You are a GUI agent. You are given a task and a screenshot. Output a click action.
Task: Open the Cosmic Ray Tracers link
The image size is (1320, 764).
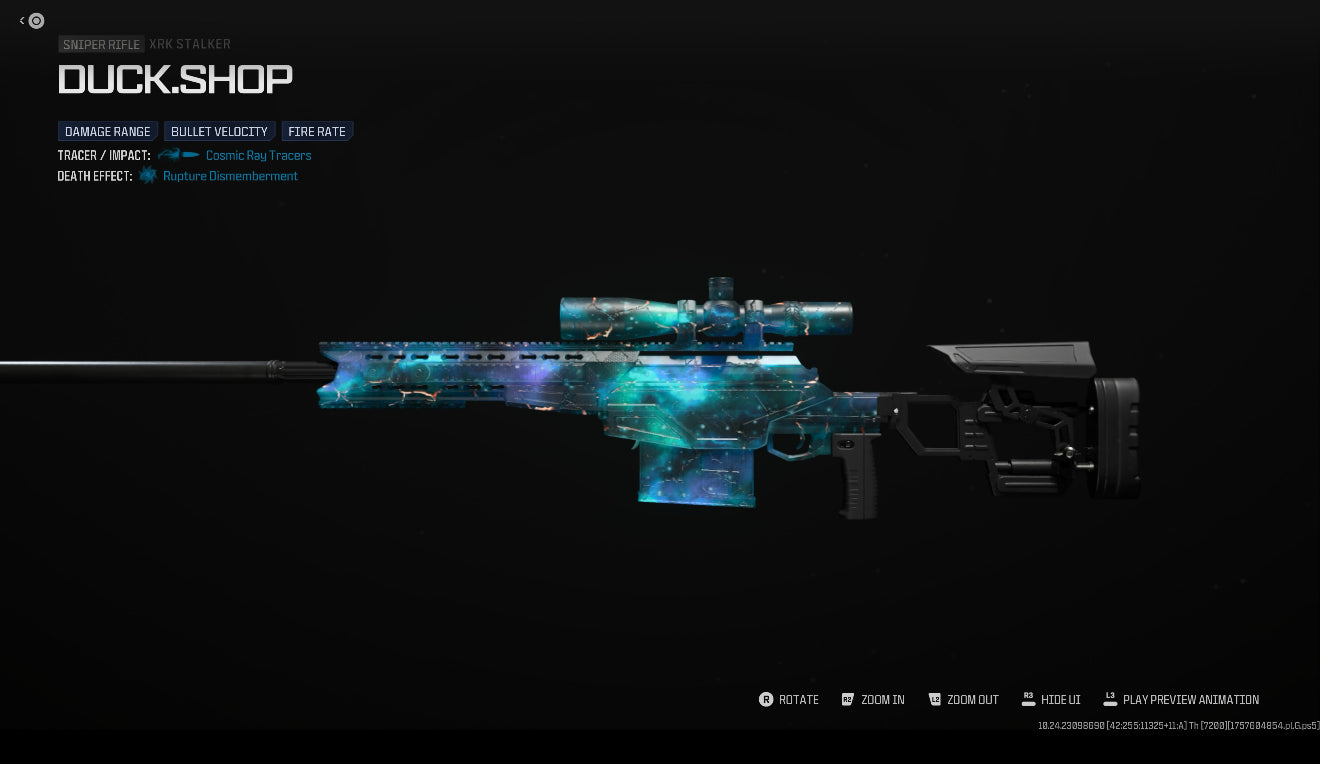click(258, 155)
